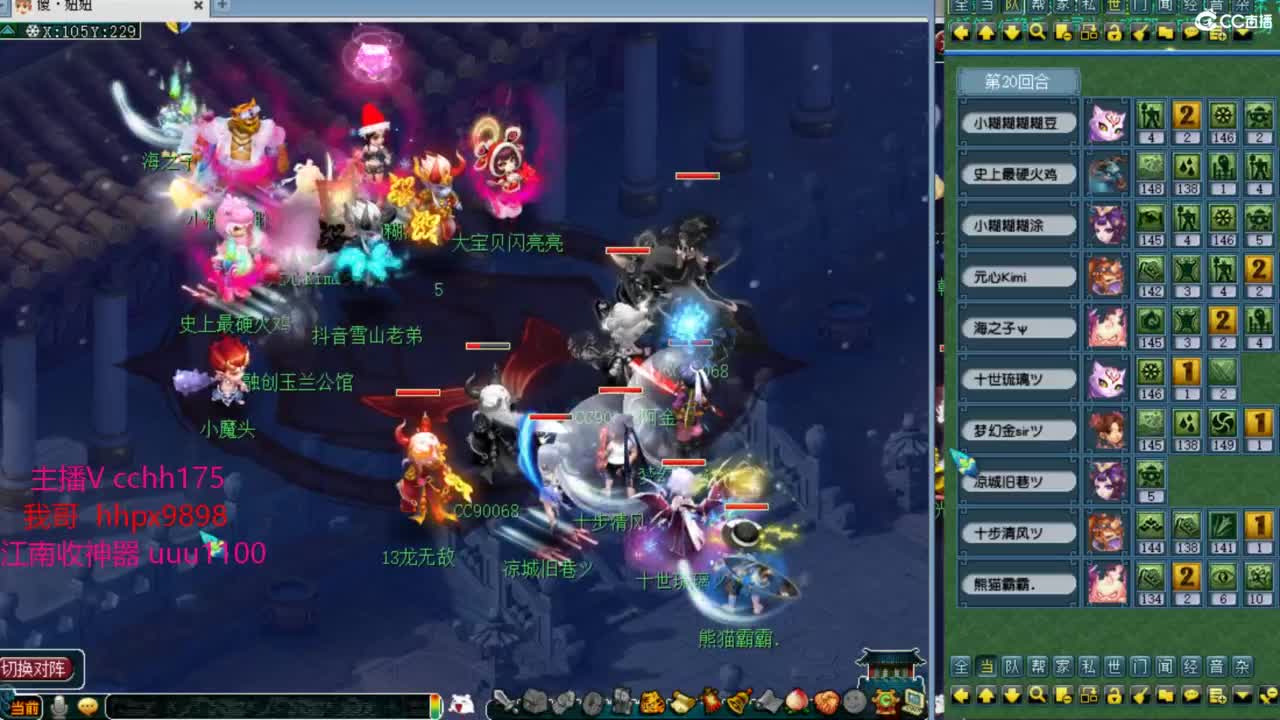Select the 史上最硬火鸡 player entry

[1019, 173]
